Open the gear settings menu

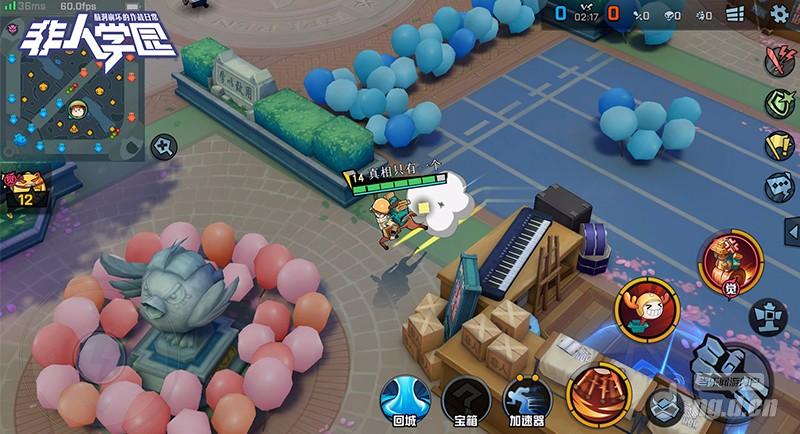tap(778, 17)
